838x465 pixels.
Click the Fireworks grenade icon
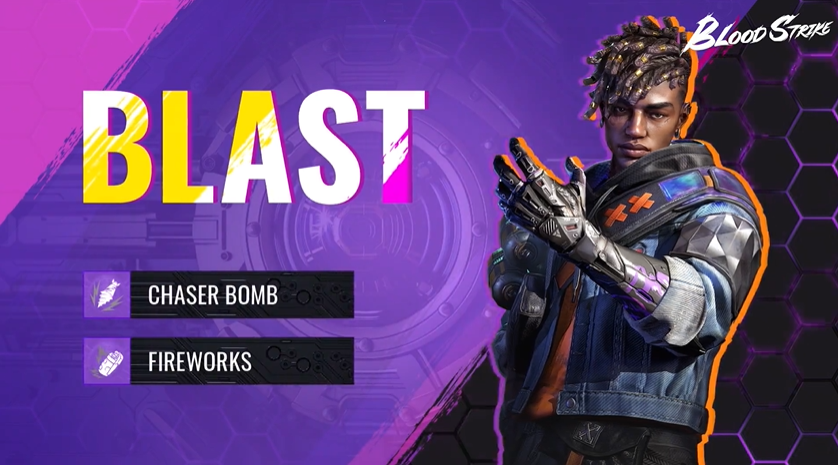click(x=106, y=360)
